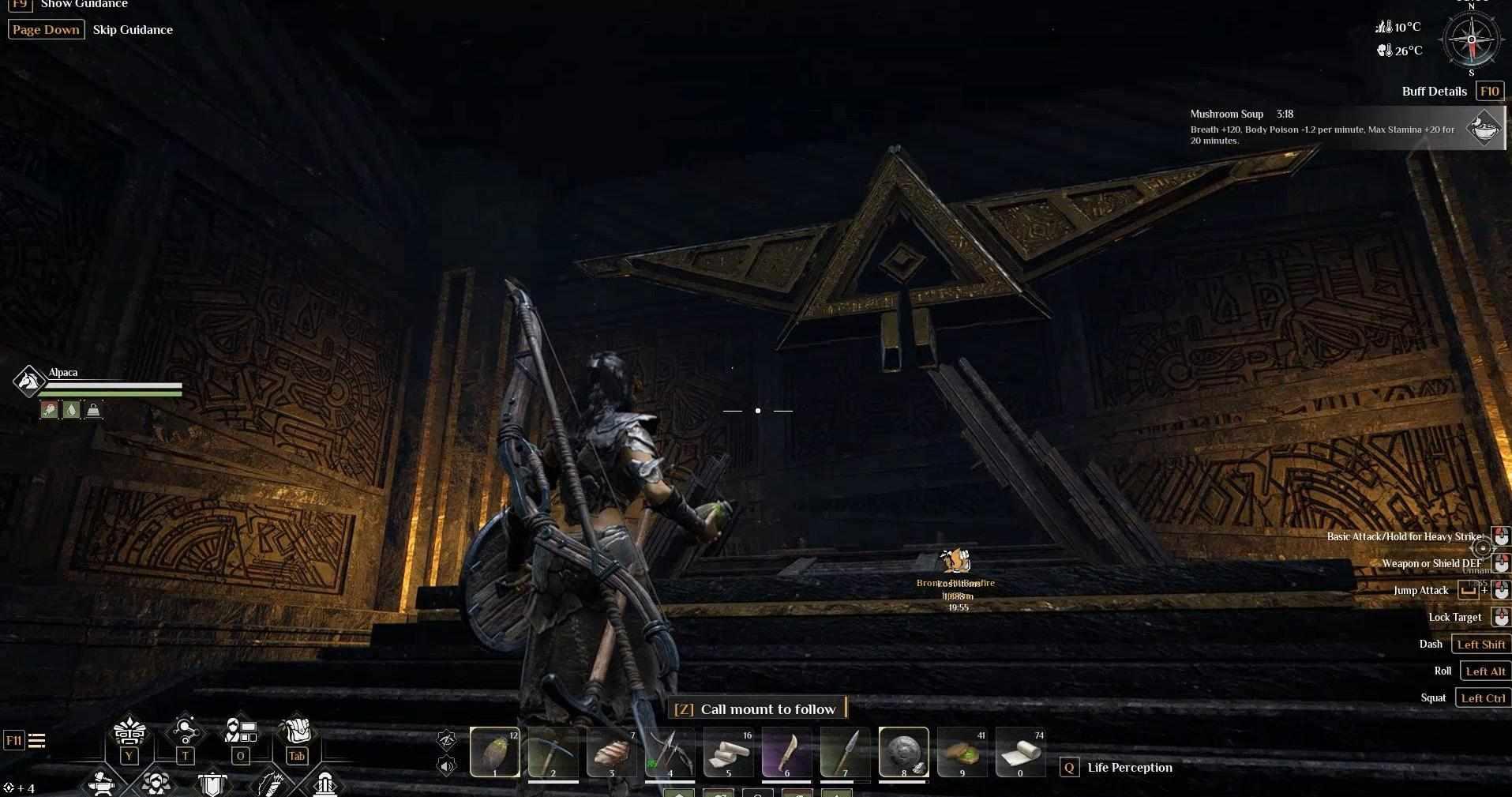The image size is (1512, 797).
Task: Choose the round shield hotbar slot
Action: pyautogui.click(x=903, y=752)
